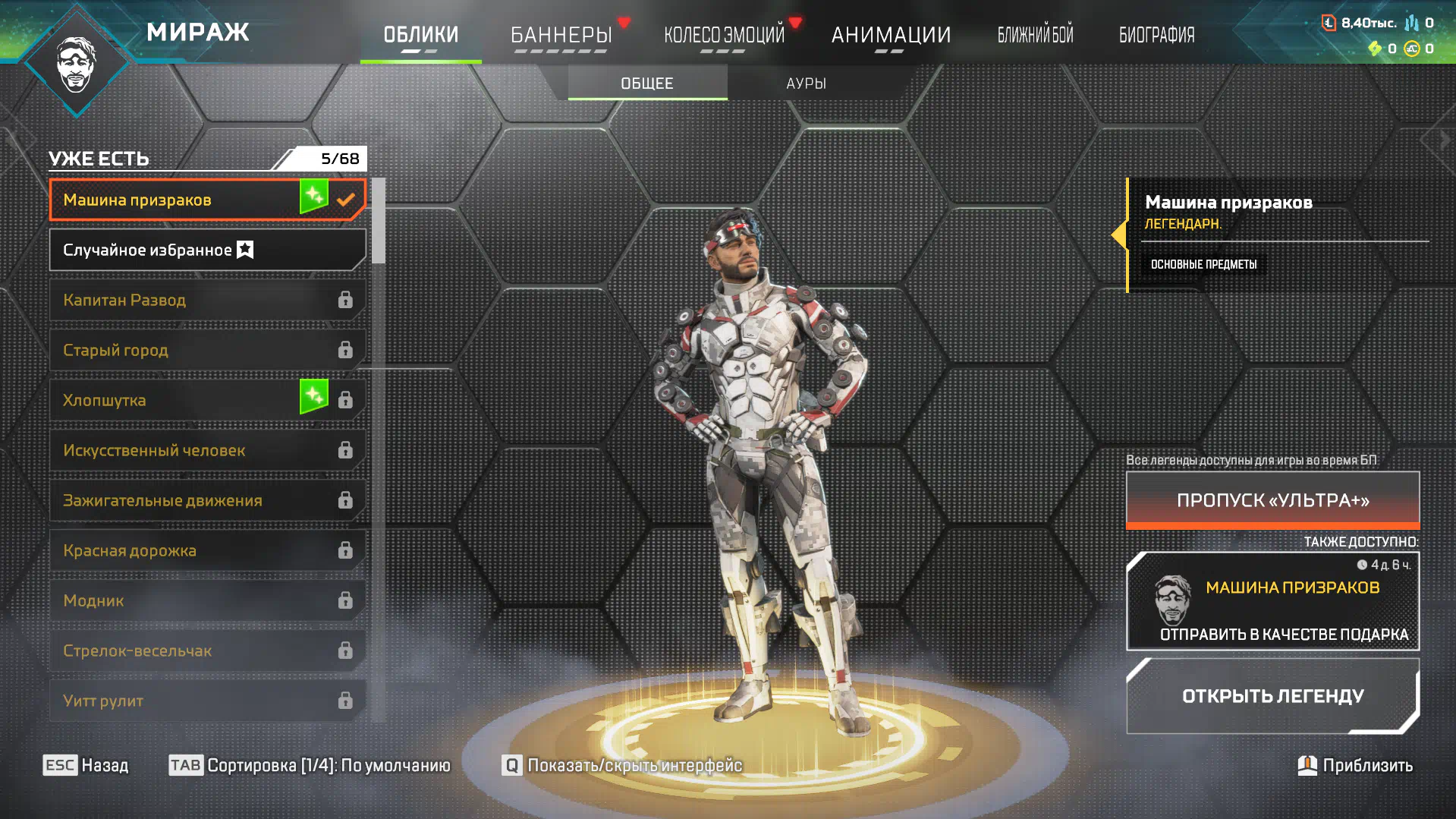Viewport: 1456px width, 819px height.
Task: Open the Колесо эмоций tab
Action: 724,35
